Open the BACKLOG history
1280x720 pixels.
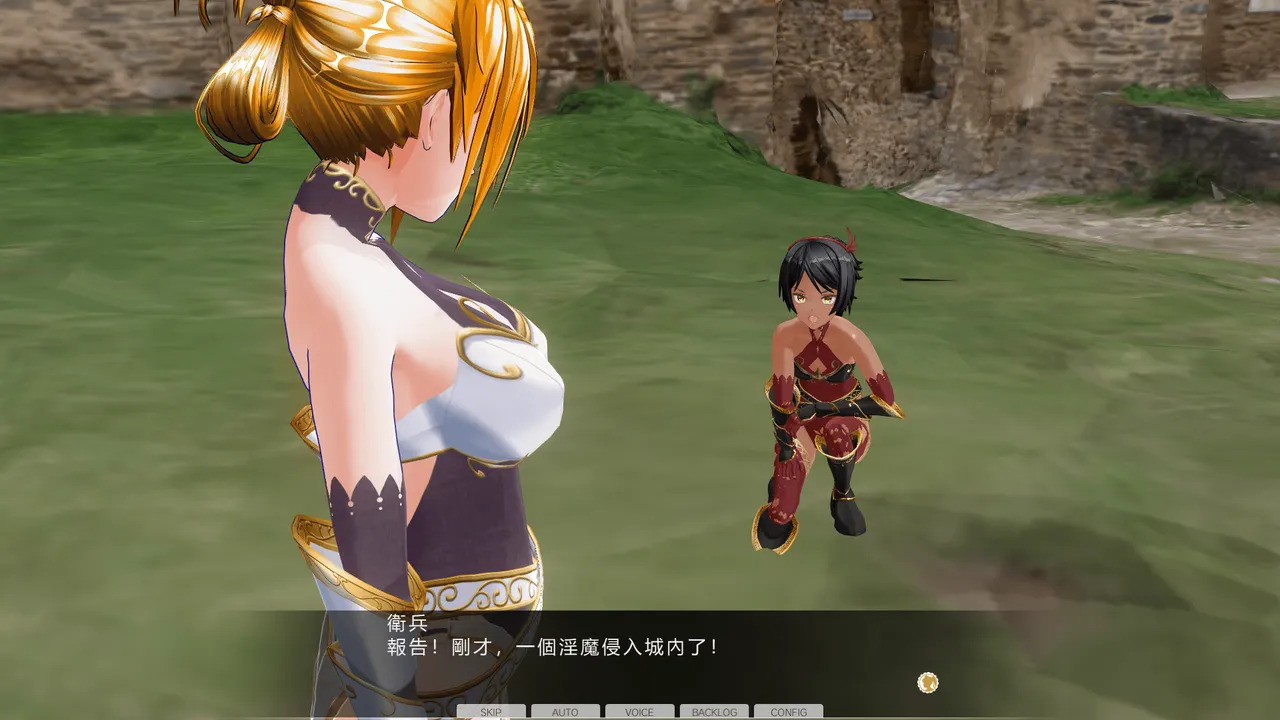714,712
